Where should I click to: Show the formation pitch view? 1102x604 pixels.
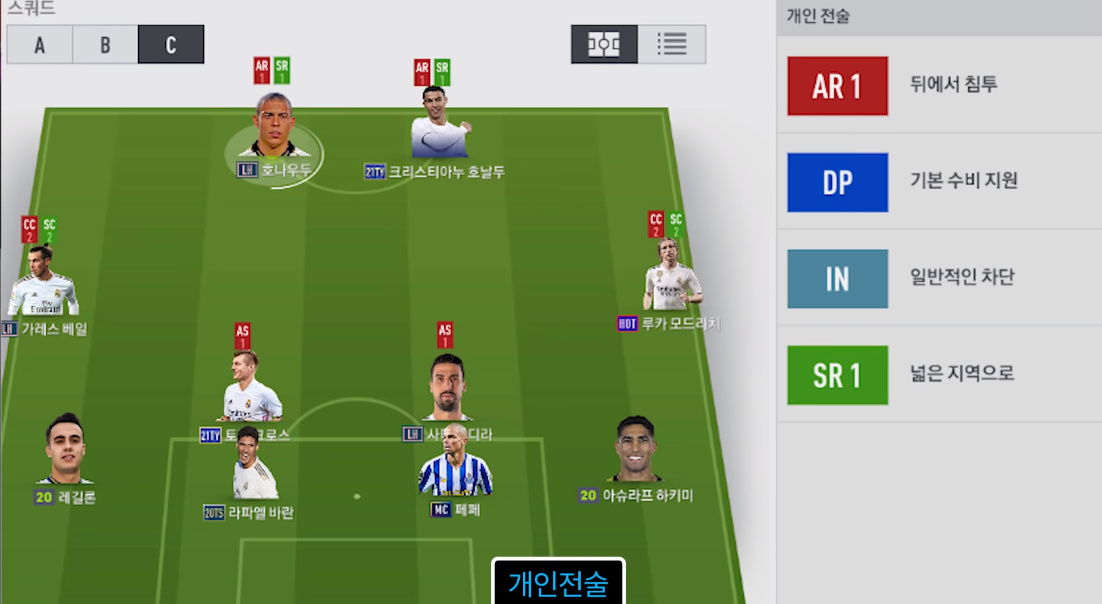[604, 45]
